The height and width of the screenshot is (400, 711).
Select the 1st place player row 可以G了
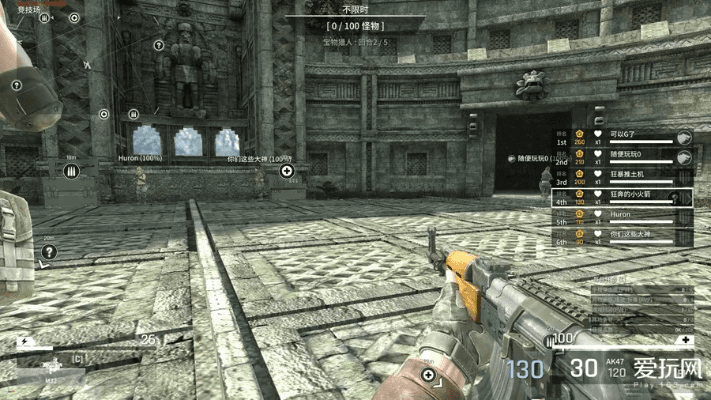tap(620, 137)
